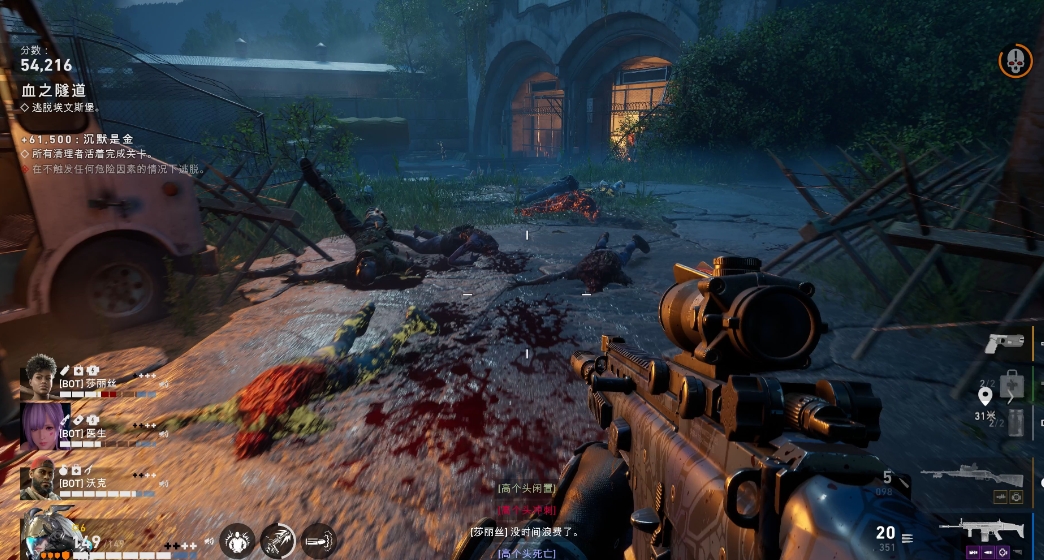The image size is (1044, 560).
Task: Activate the glowing figure ability icon
Action: pos(237,541)
